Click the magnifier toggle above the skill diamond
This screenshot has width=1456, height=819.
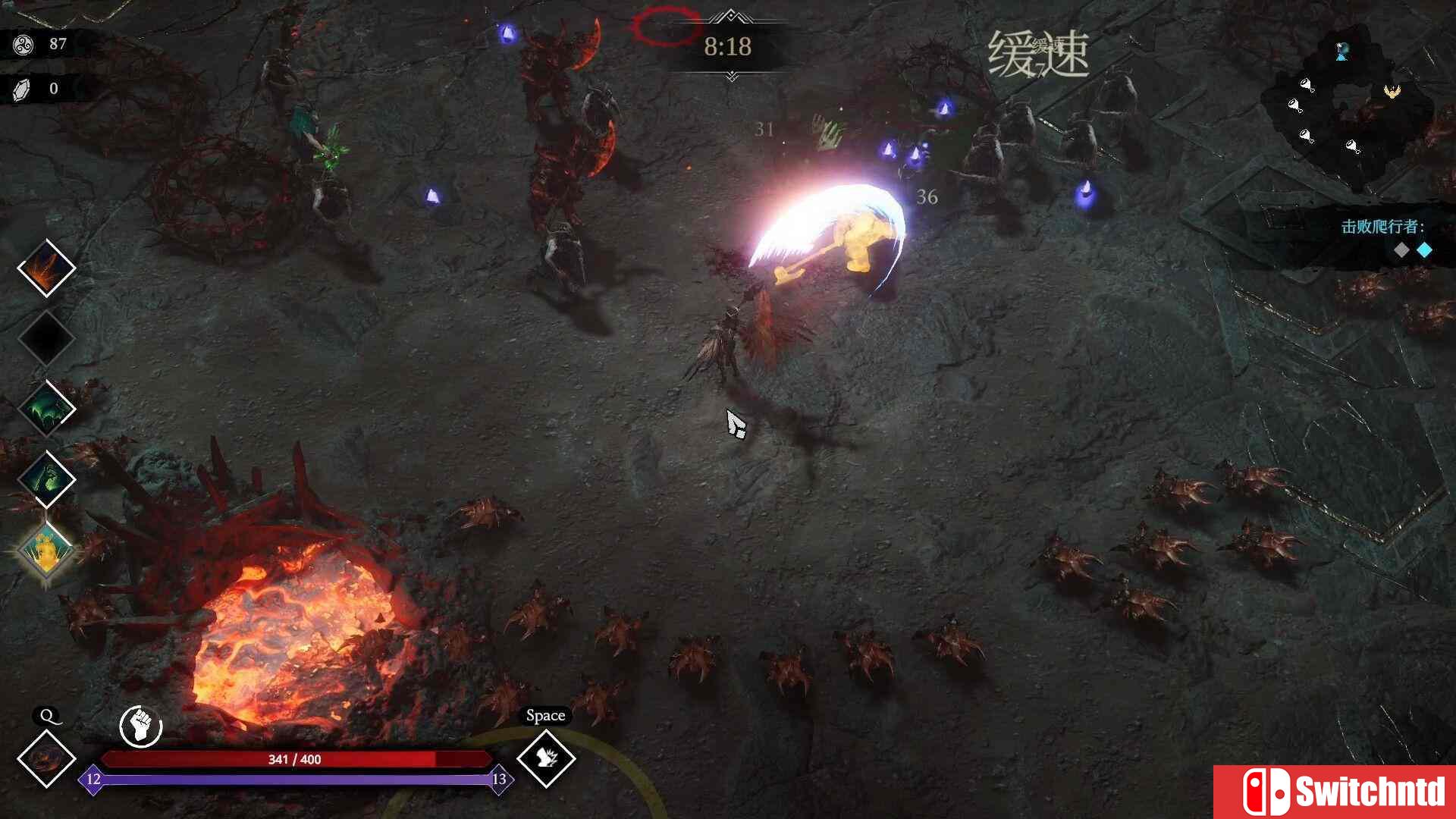47,716
